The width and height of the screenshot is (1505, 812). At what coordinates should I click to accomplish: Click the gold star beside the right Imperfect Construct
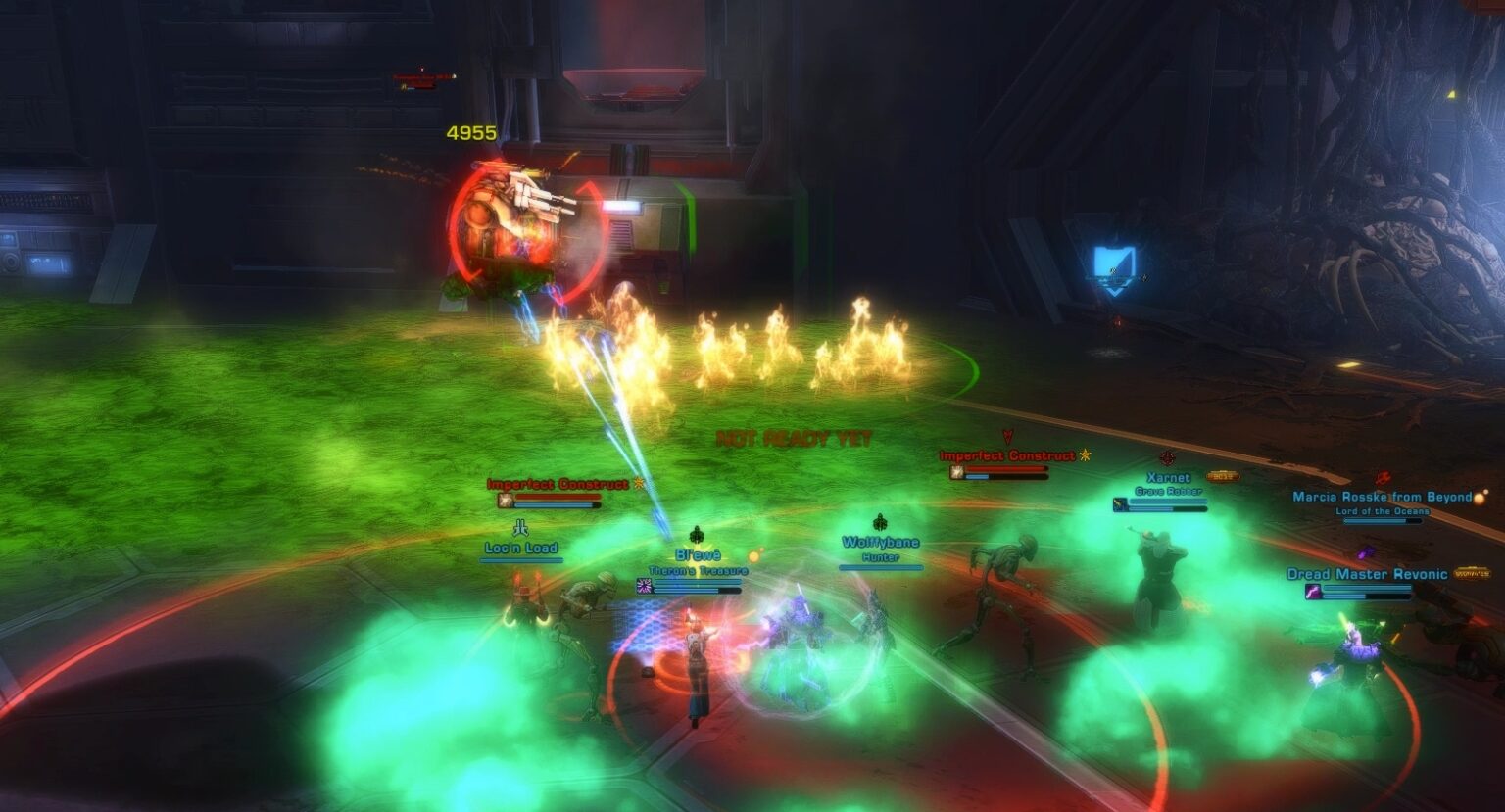click(1085, 455)
